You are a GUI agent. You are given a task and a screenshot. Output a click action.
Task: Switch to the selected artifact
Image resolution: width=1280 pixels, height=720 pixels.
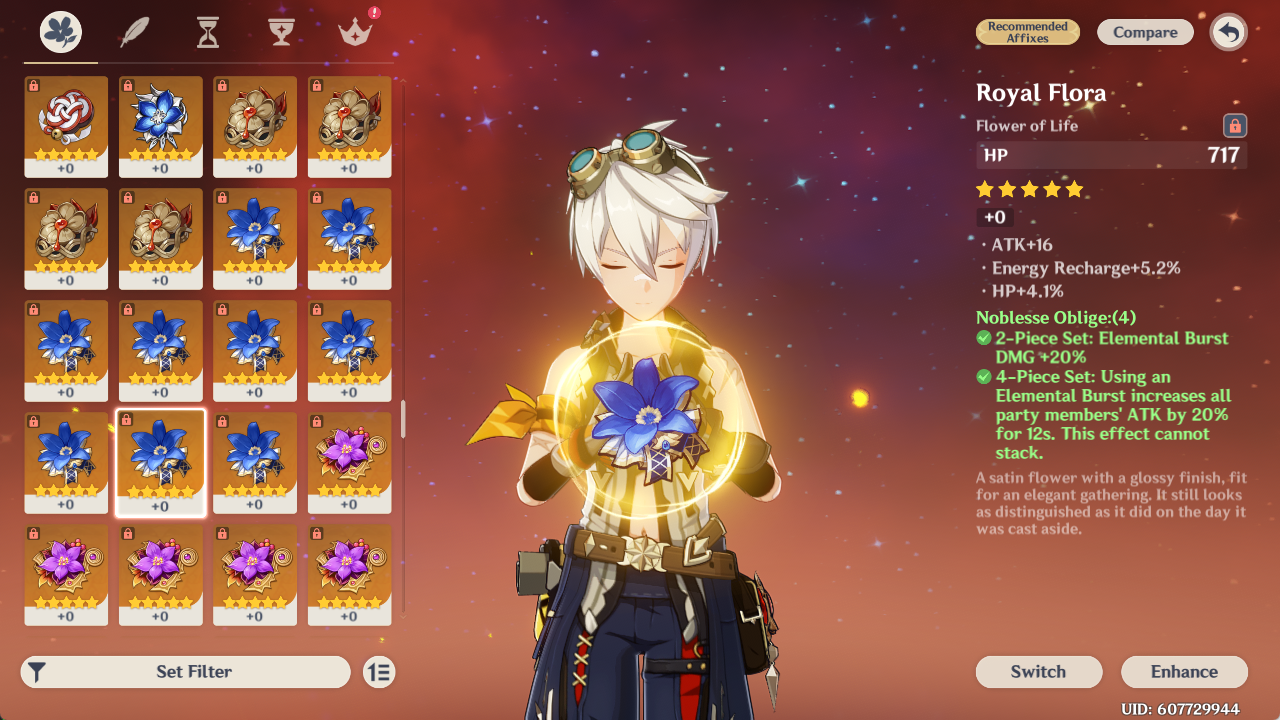1038,672
